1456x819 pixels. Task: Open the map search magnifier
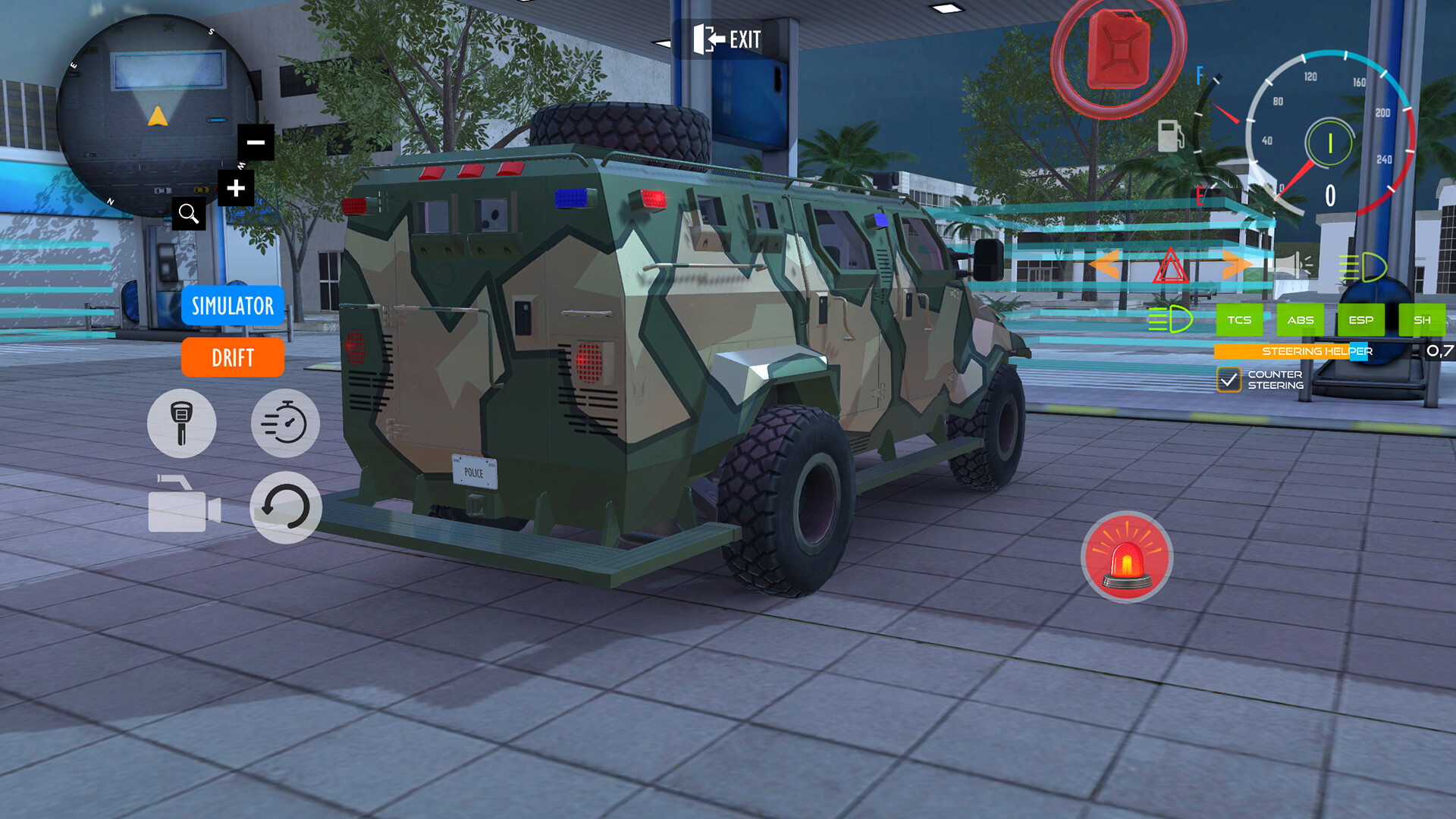coord(190,213)
